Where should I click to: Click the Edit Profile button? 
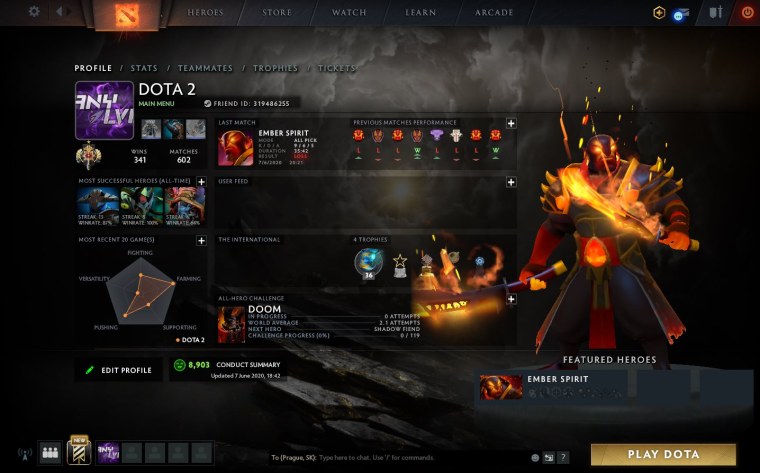click(x=119, y=370)
